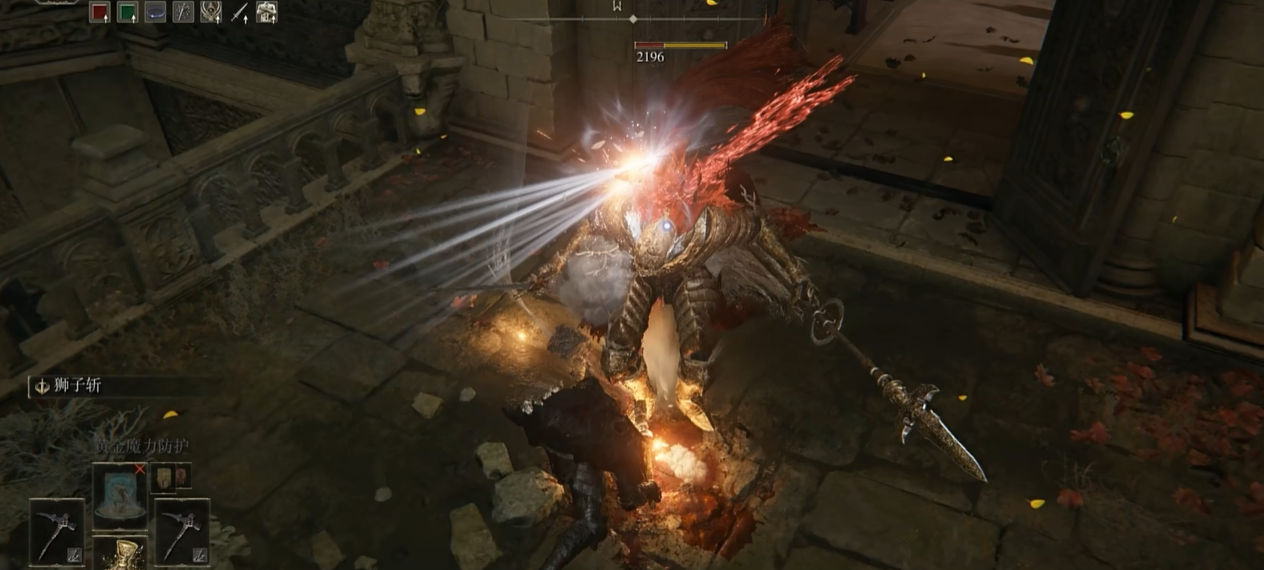Click the right-hand pickaxe weapon slot
Screen dimensions: 1264x570
[x=181, y=530]
